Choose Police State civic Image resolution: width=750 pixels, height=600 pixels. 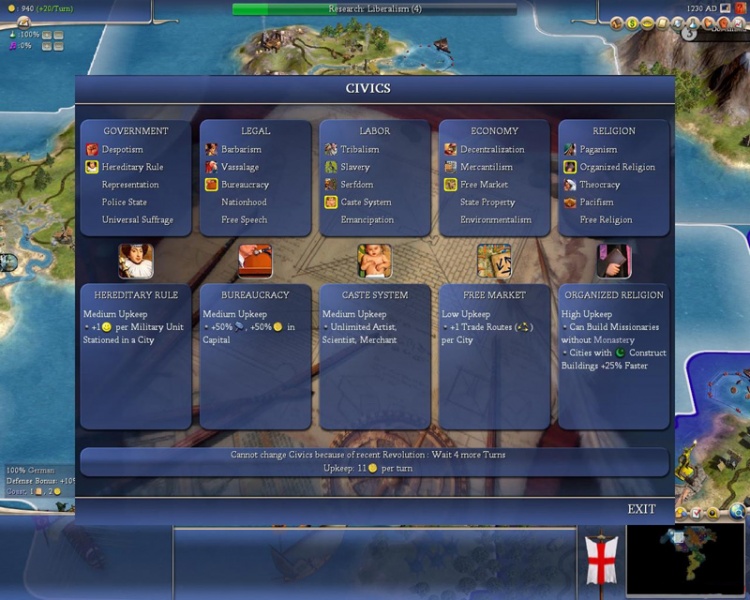tap(124, 202)
